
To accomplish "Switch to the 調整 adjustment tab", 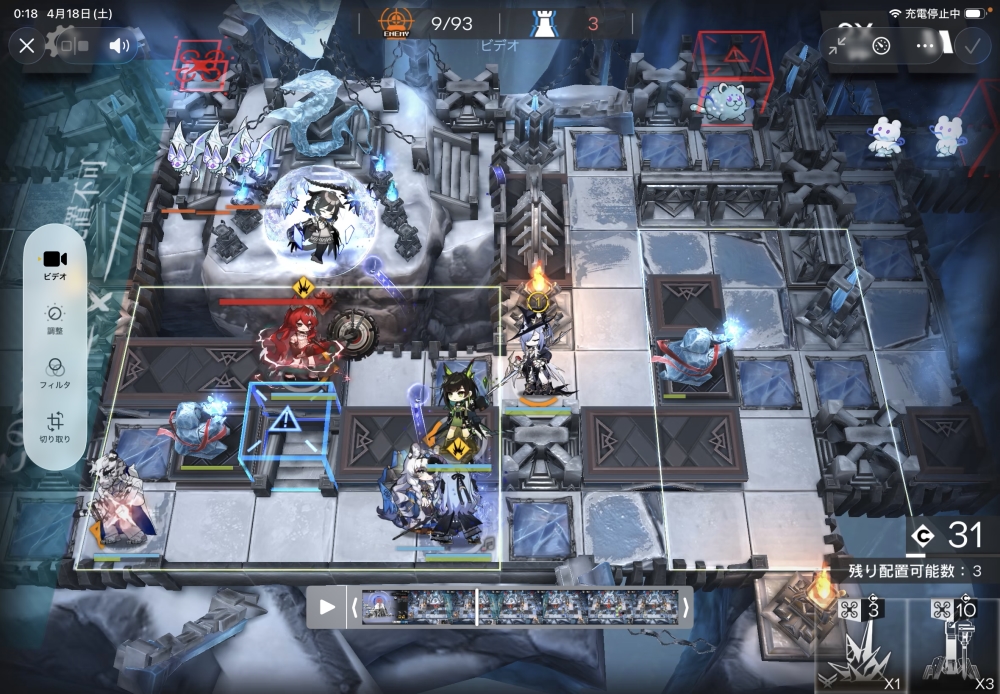I will click(55, 318).
